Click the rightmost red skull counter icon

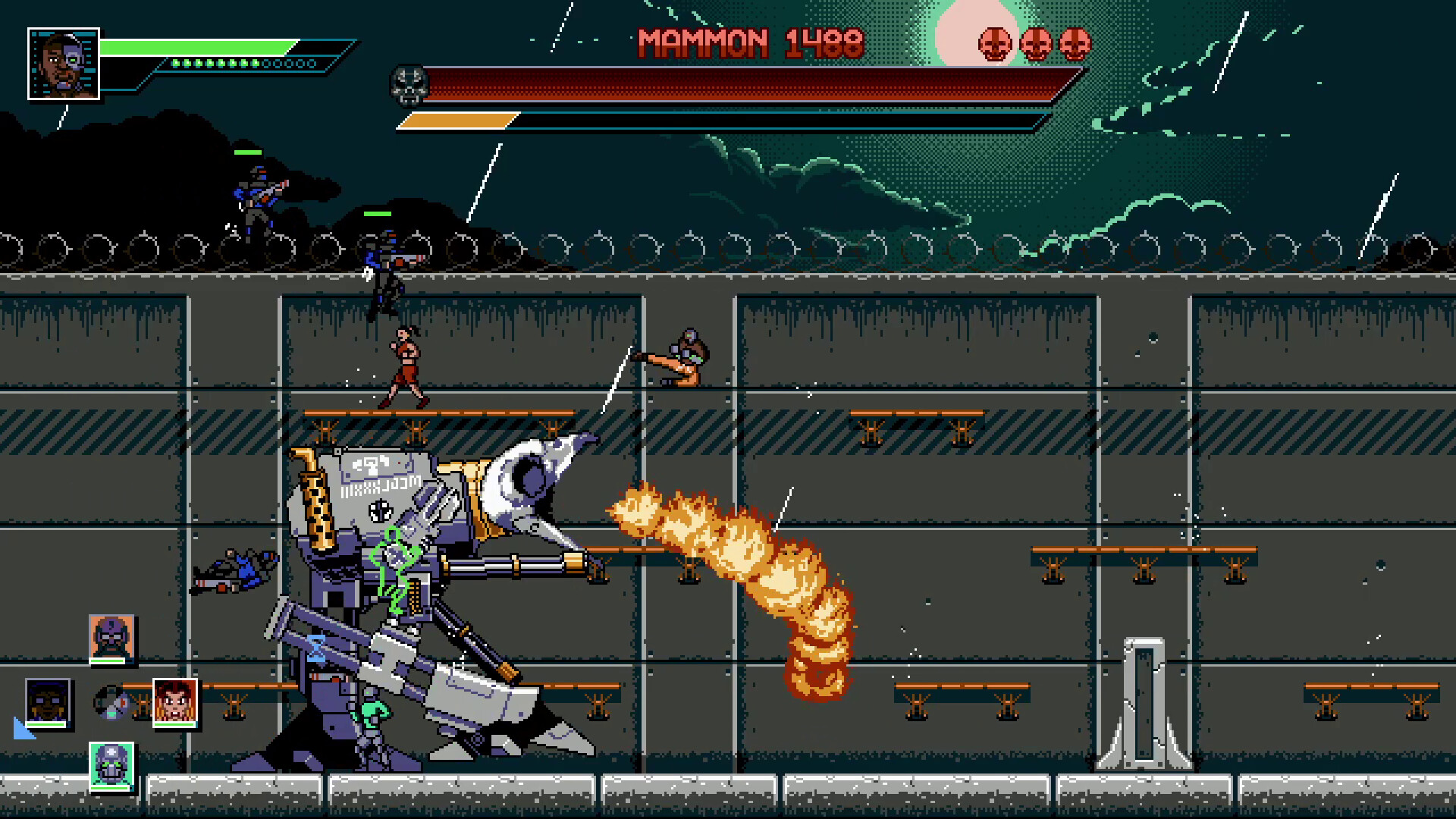point(1076,43)
